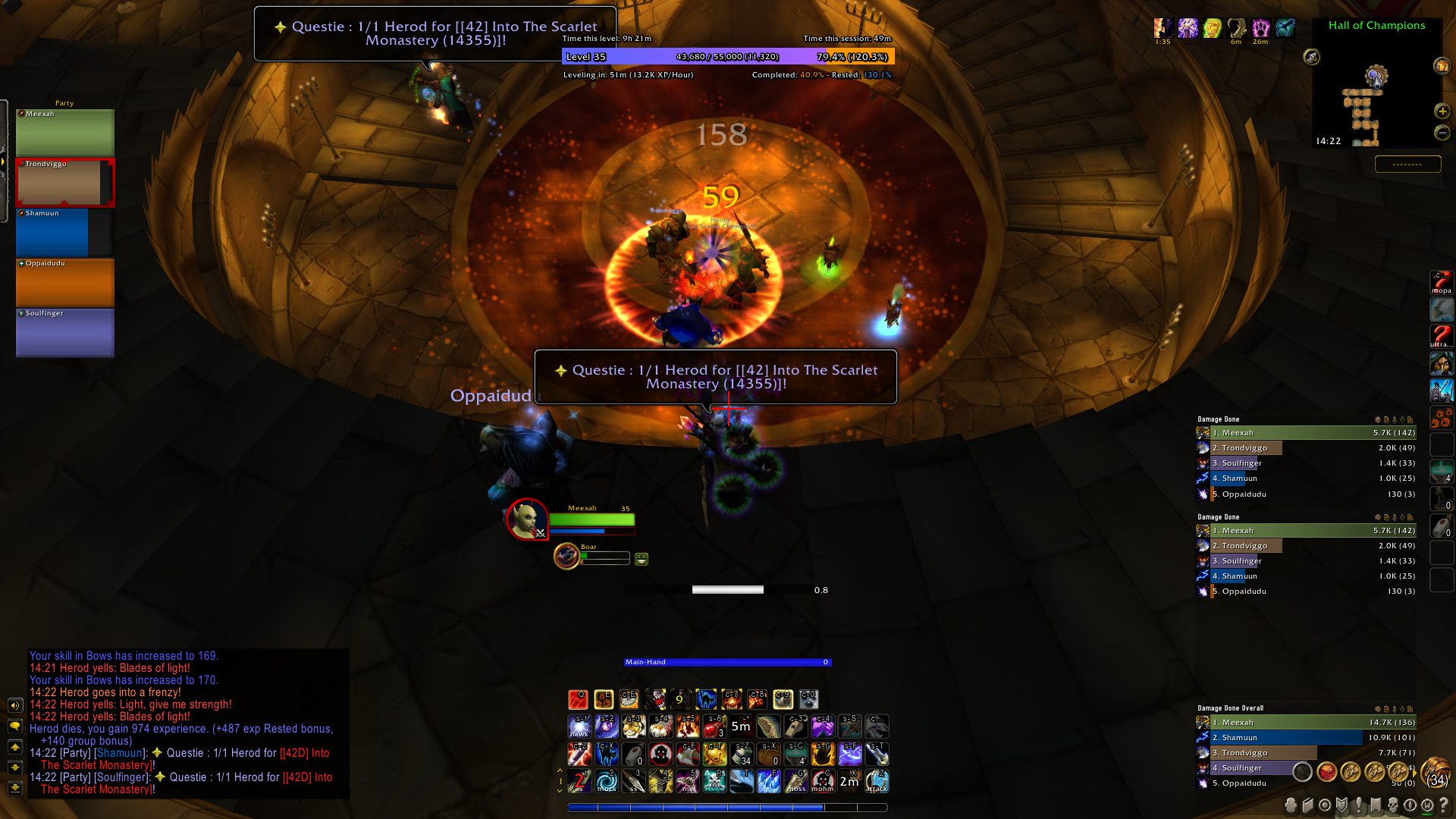This screenshot has width=1456, height=819.
Task: Trigger the attack ability on key Z
Action: (x=877, y=781)
